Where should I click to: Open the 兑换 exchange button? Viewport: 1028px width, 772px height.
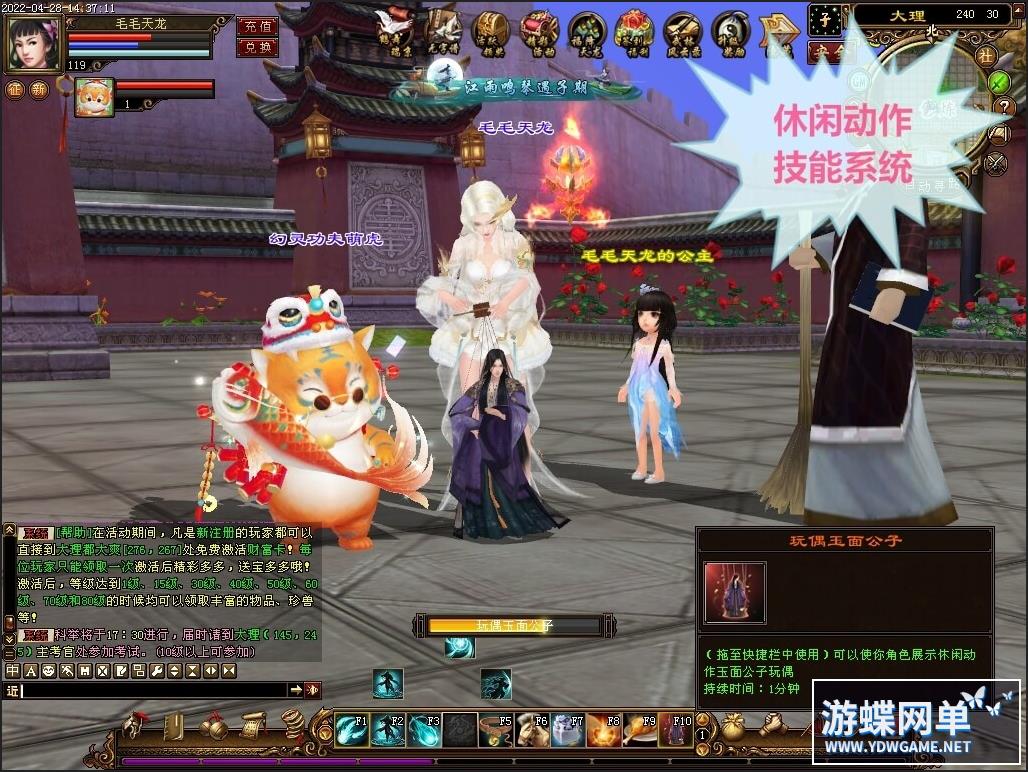point(257,47)
